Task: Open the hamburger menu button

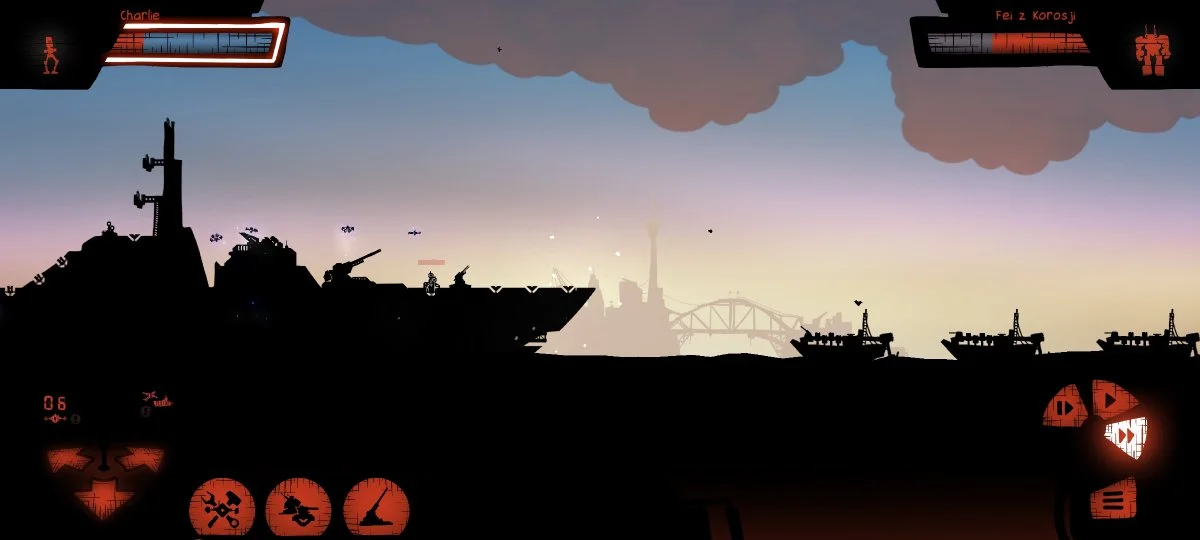Action: 1113,497
